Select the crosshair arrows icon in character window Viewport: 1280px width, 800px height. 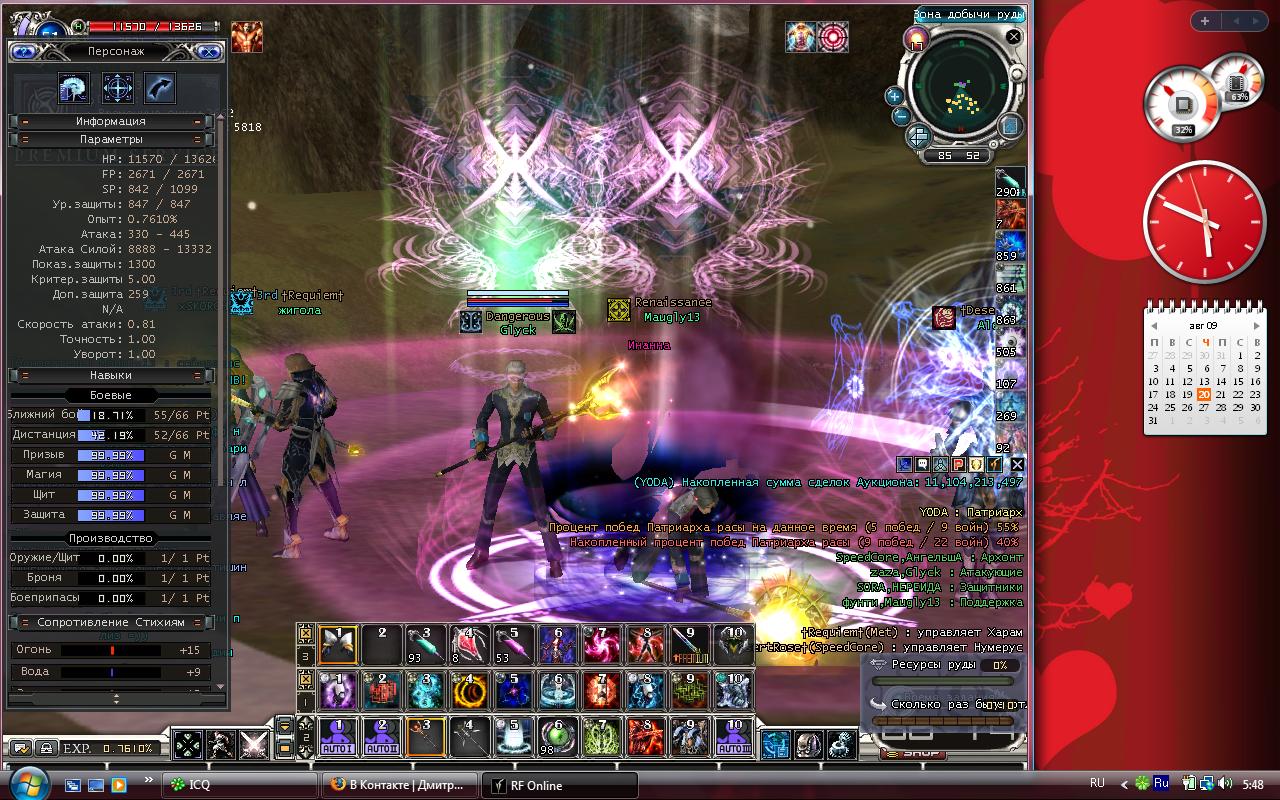tap(118, 88)
